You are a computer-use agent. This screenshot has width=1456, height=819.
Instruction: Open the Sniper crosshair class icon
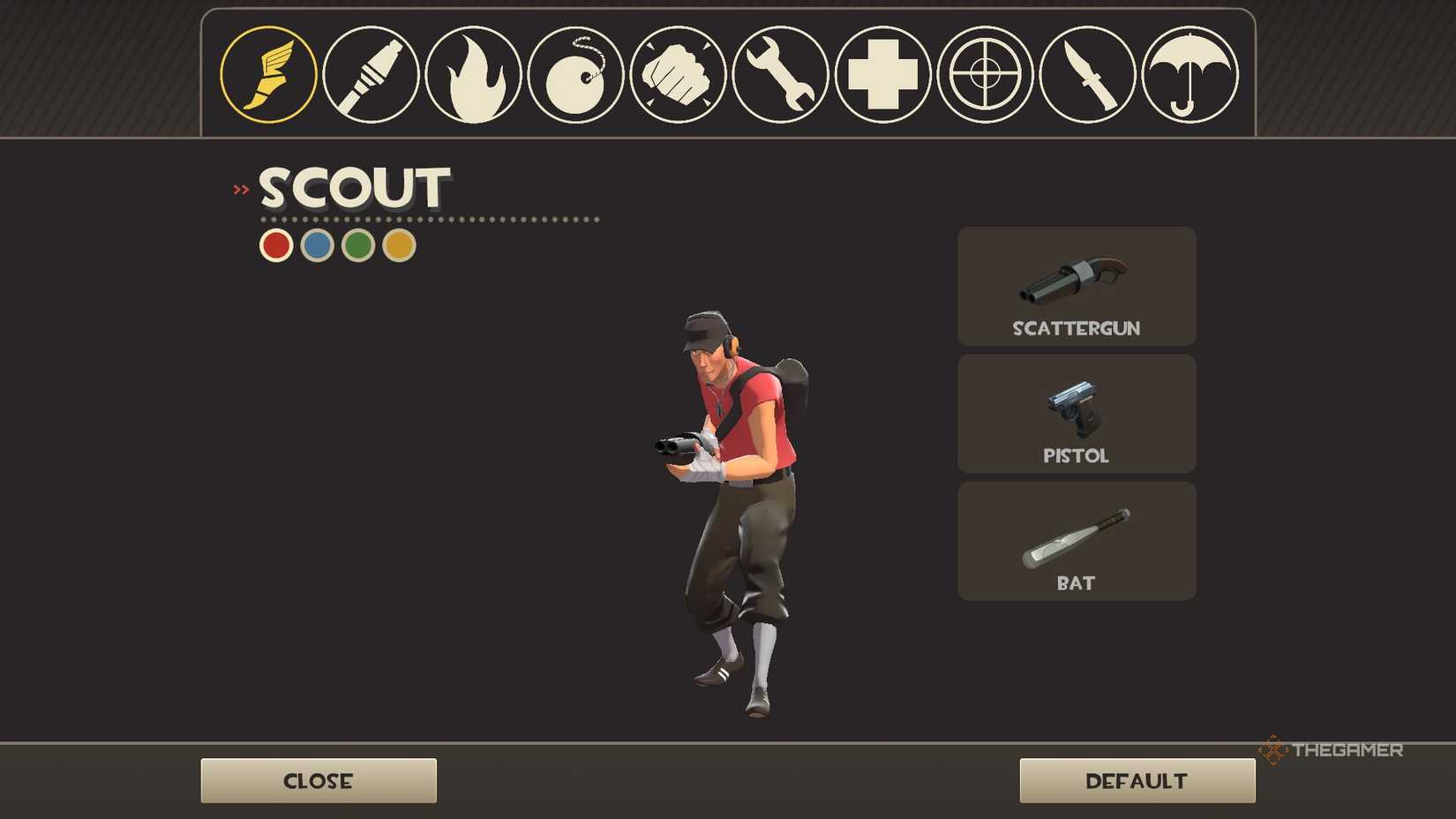click(985, 74)
